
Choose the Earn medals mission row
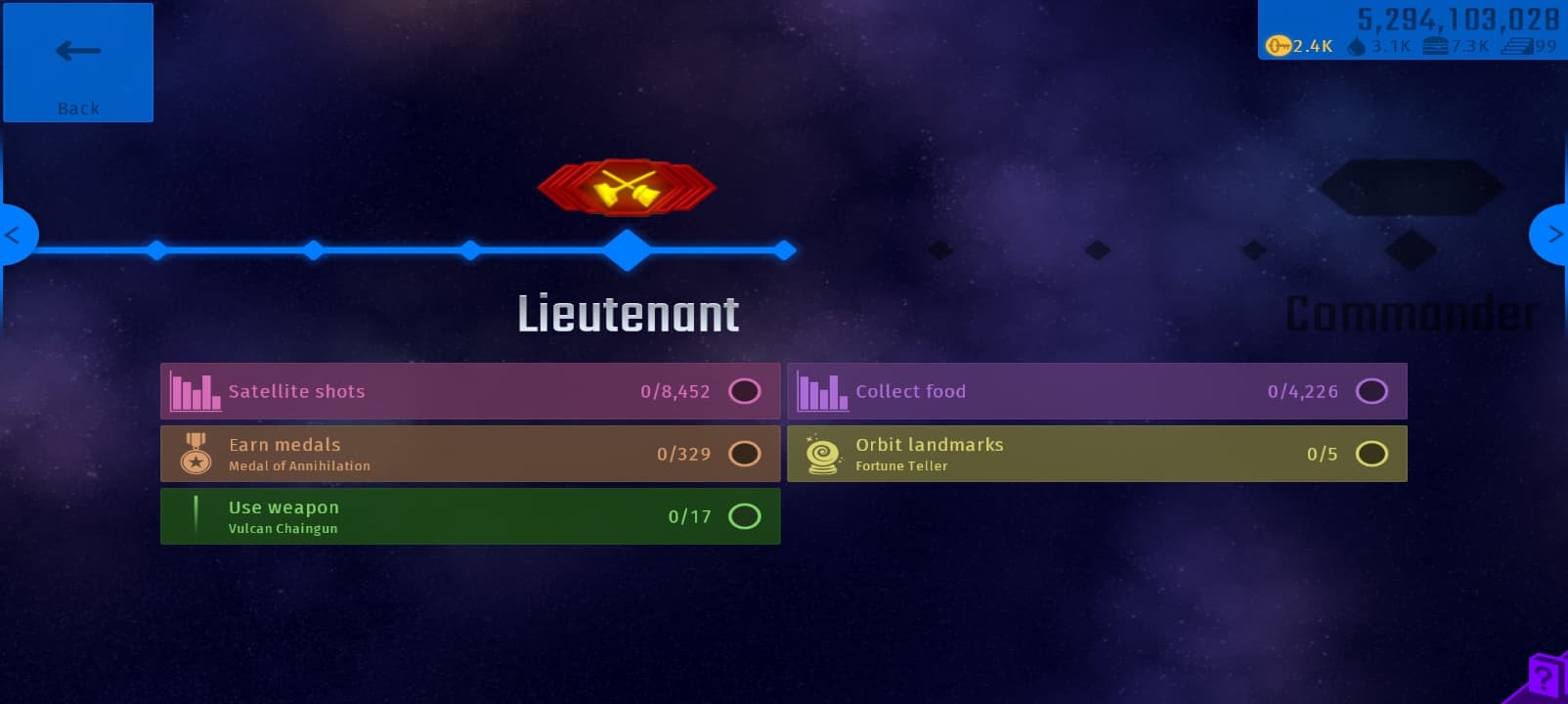470,454
